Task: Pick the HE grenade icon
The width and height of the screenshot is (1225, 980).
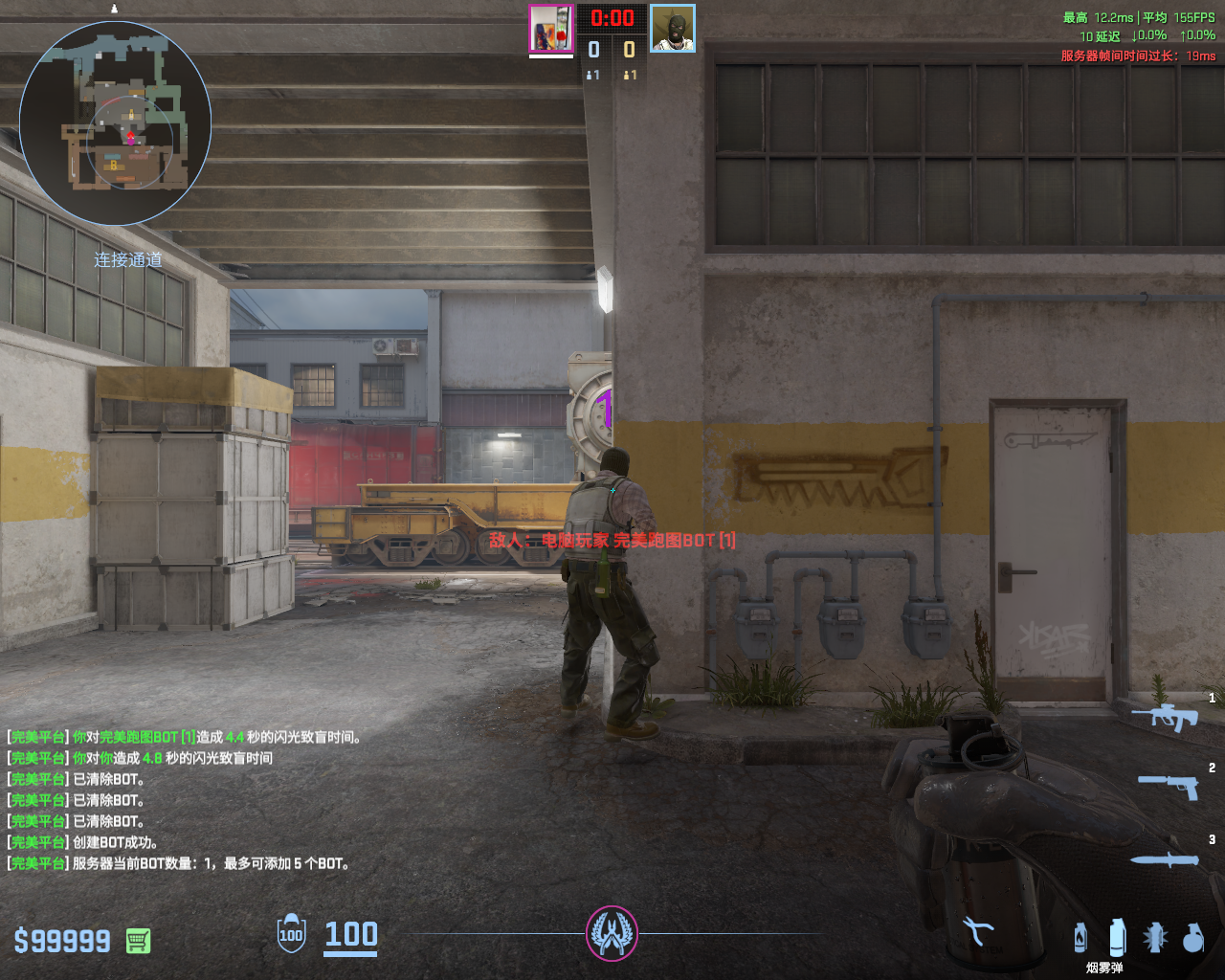Action: click(1192, 937)
